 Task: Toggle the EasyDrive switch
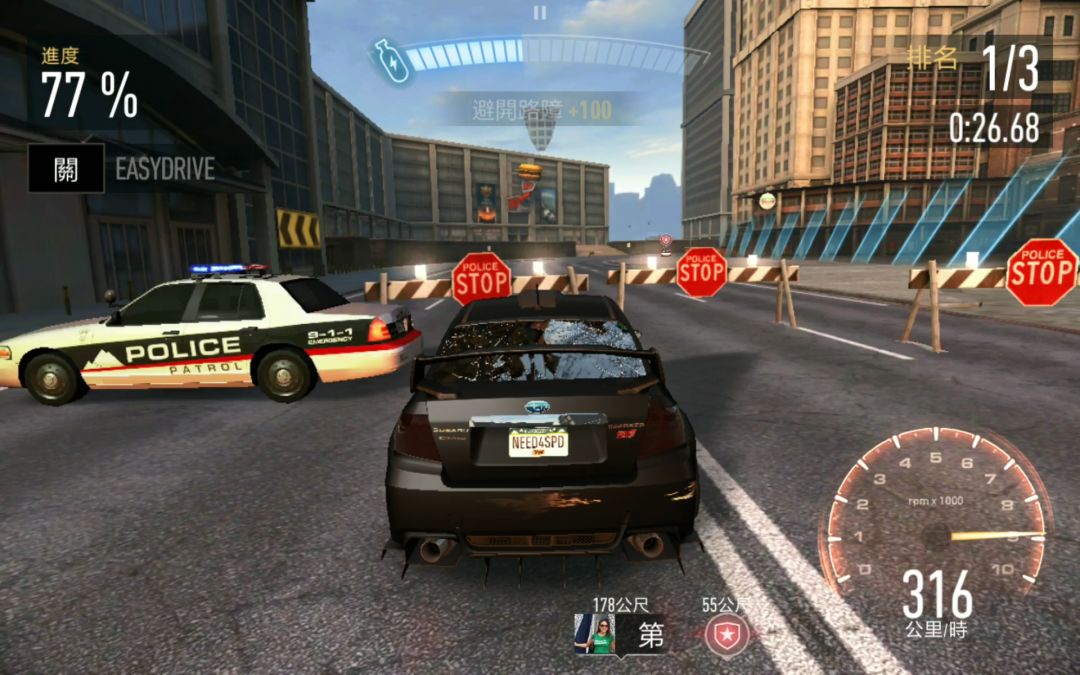pyautogui.click(x=66, y=168)
